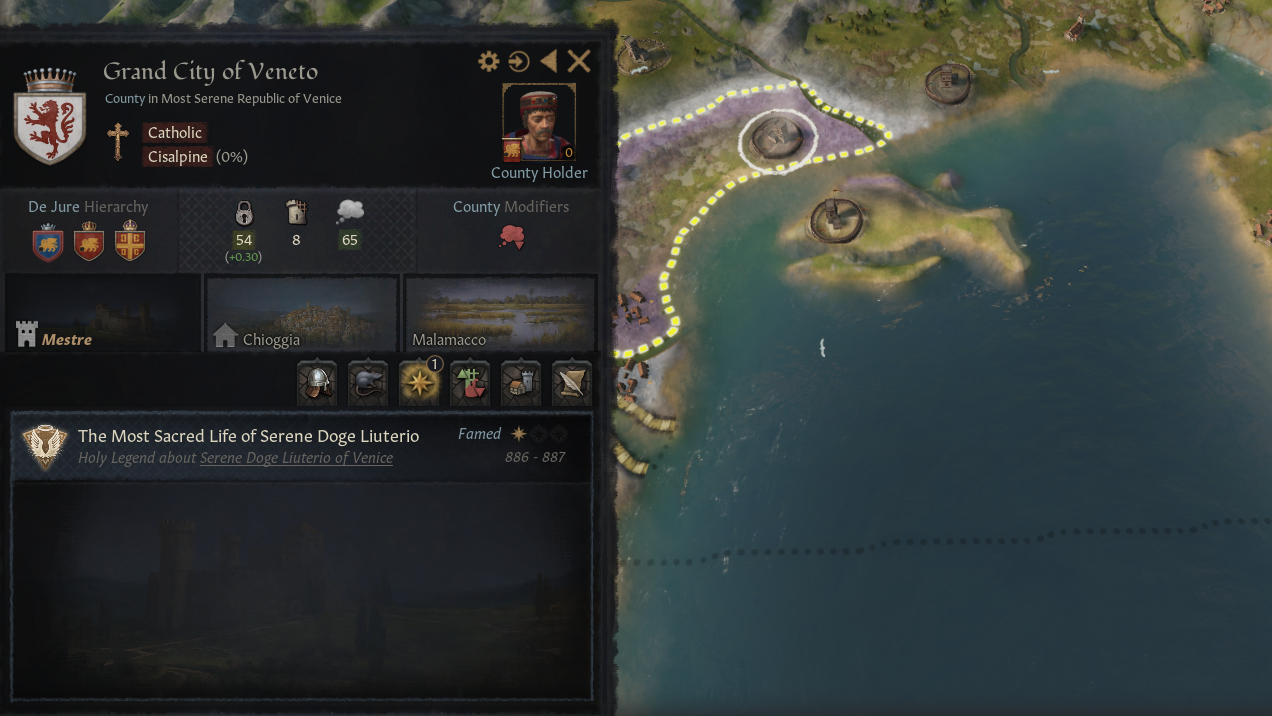1272x716 pixels.
Task: Open the gear settings icon in panel header
Action: [488, 62]
